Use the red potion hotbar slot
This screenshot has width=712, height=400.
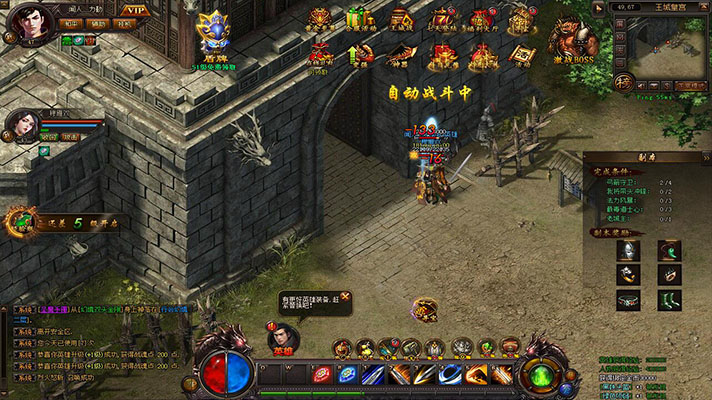(322, 374)
